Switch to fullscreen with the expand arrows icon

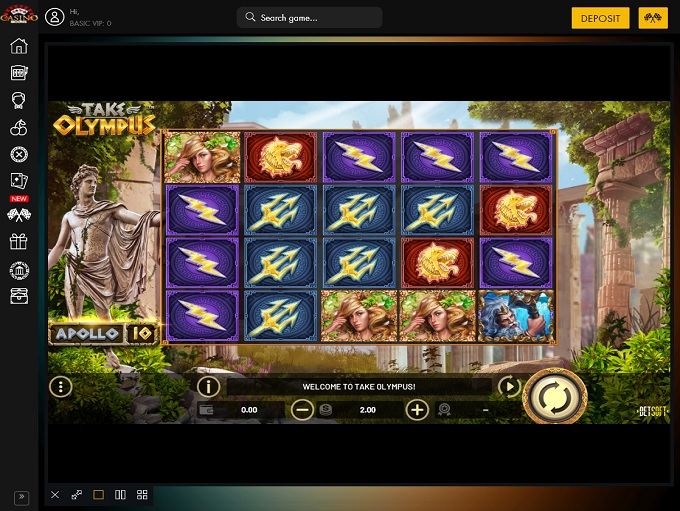(x=77, y=495)
